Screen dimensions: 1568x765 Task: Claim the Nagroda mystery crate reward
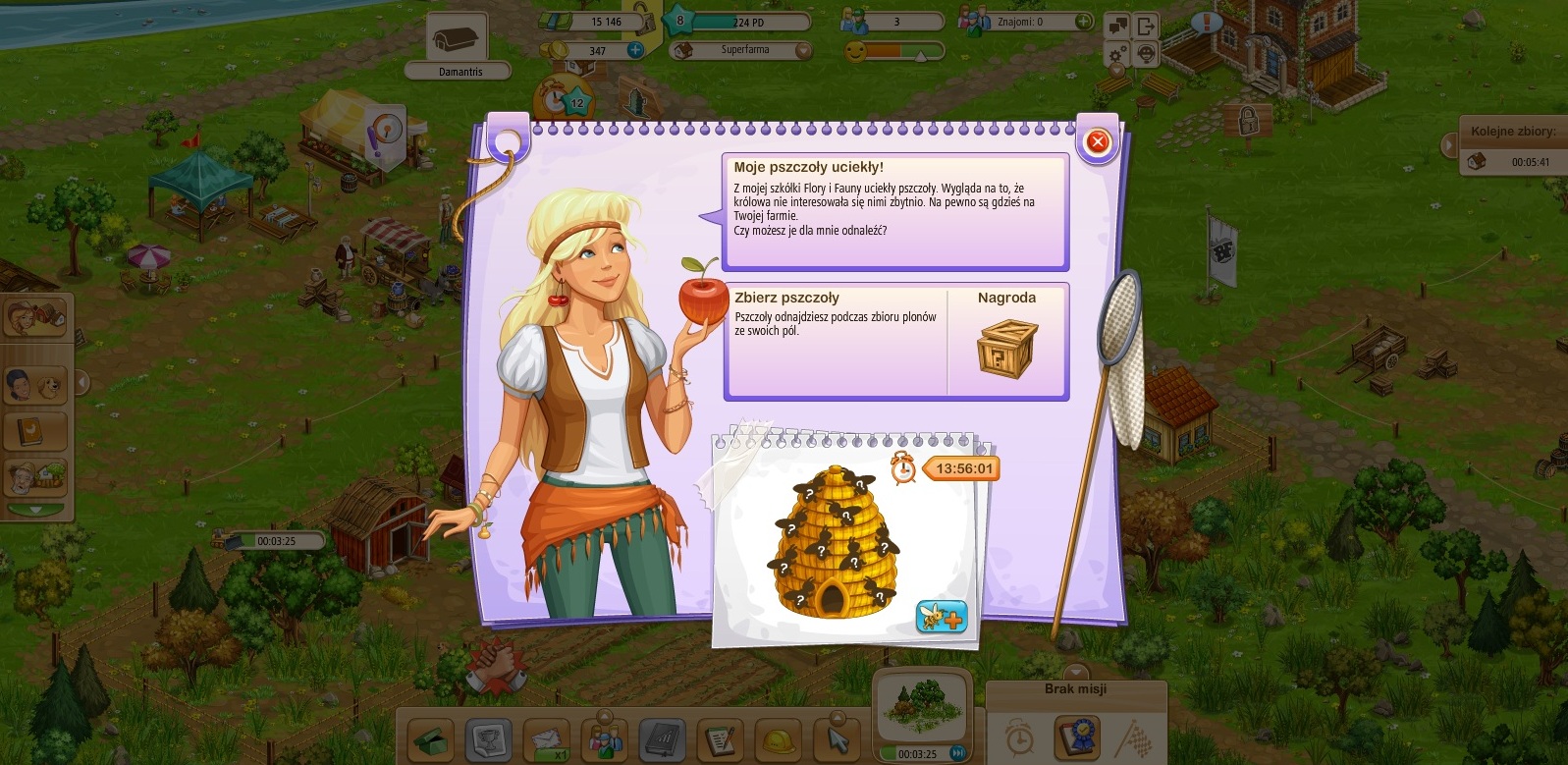pyautogui.click(x=1006, y=347)
